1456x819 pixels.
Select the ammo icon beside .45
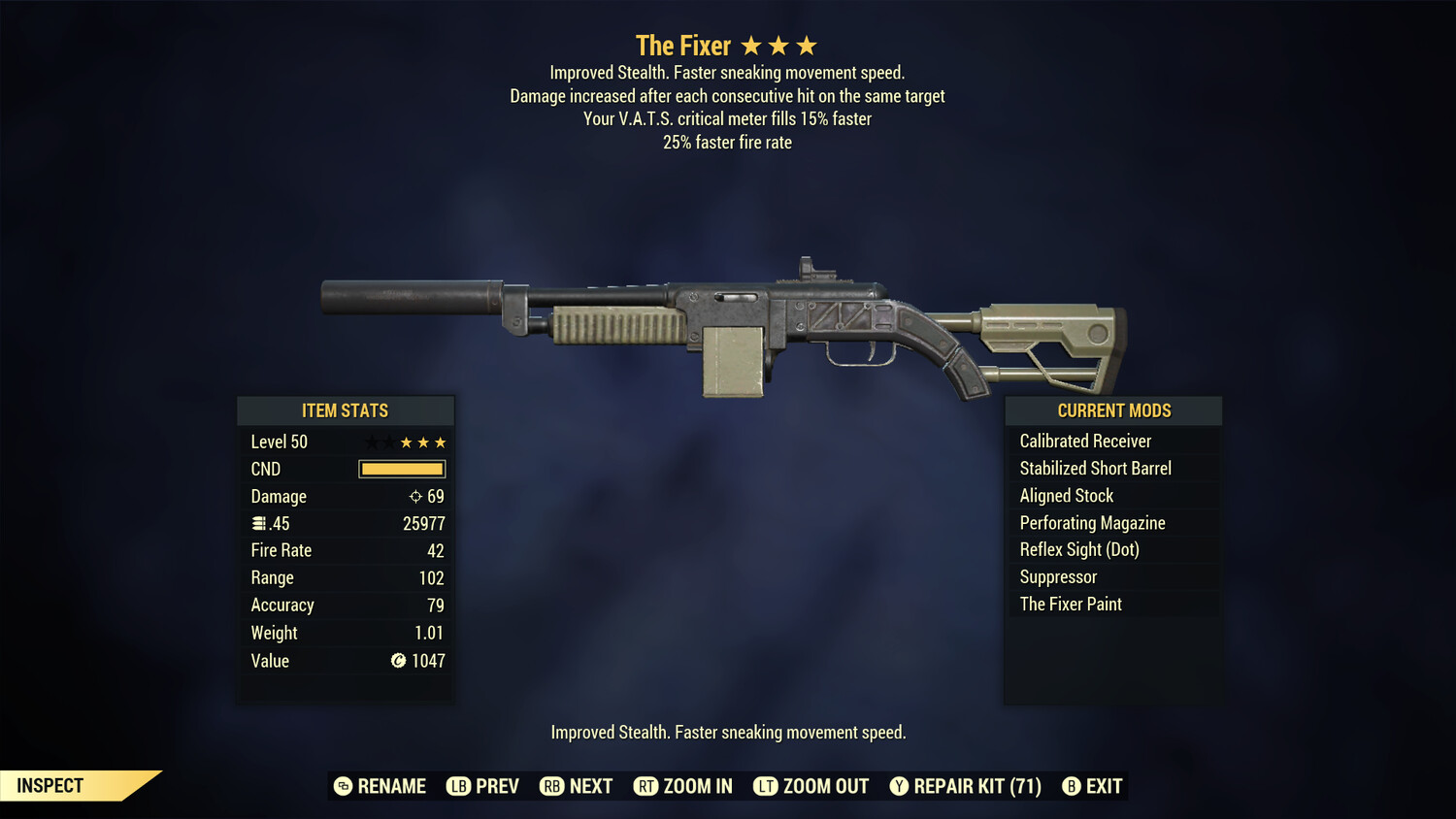[x=258, y=523]
